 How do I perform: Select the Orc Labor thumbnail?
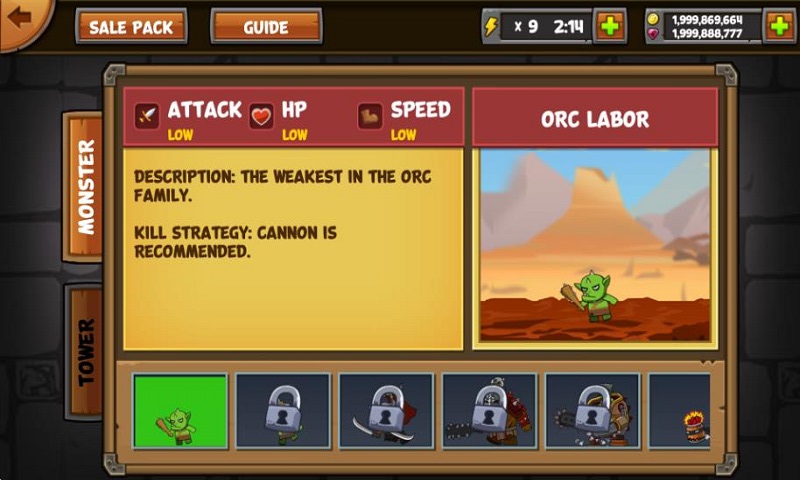181,410
